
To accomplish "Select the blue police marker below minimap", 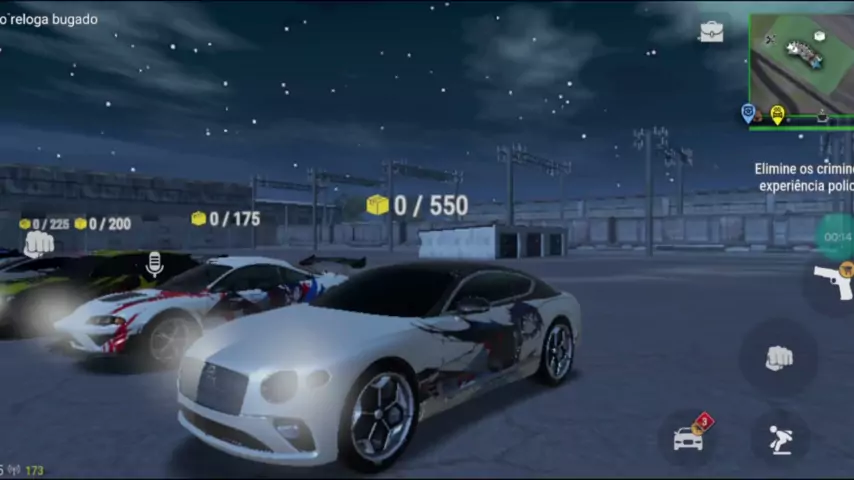I will [x=748, y=113].
